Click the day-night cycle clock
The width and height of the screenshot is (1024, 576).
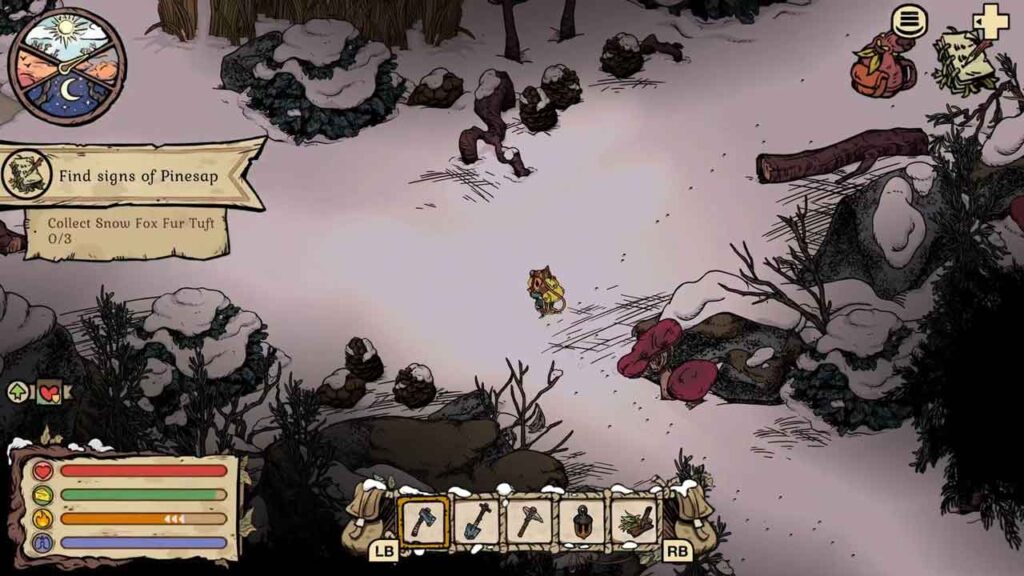(66, 66)
